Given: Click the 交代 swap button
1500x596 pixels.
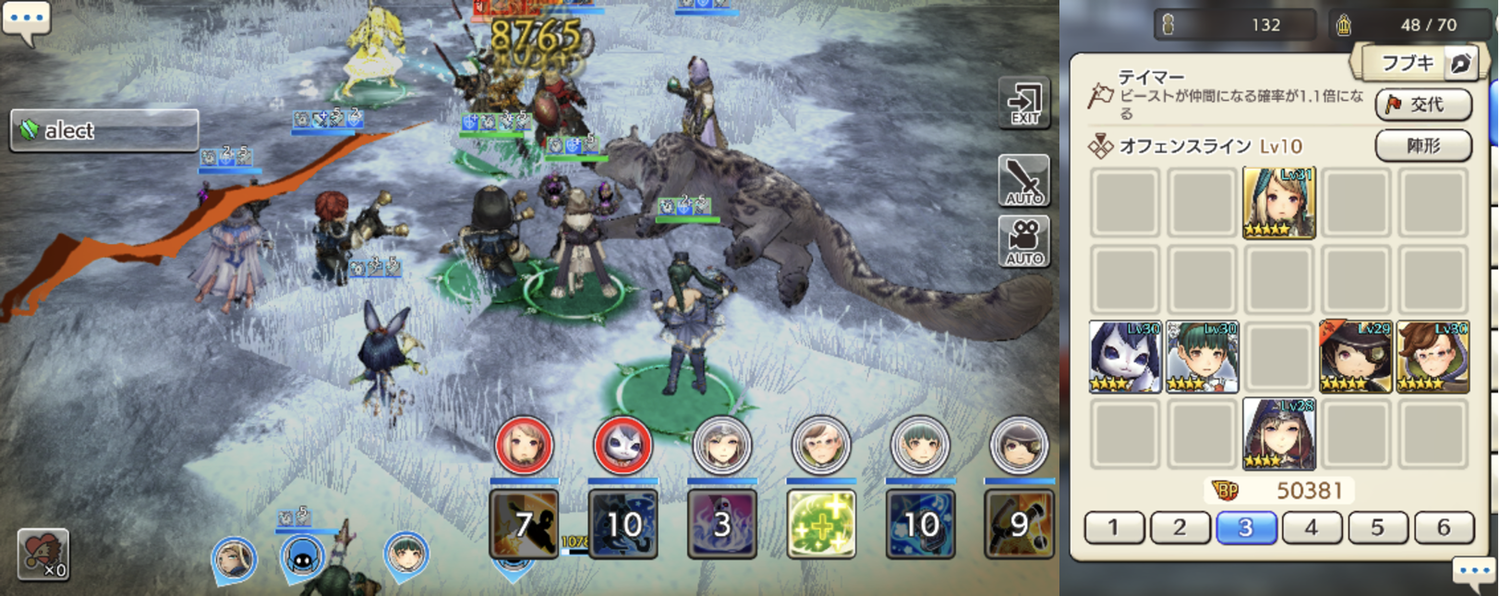Looking at the screenshot, I should coord(1423,105).
